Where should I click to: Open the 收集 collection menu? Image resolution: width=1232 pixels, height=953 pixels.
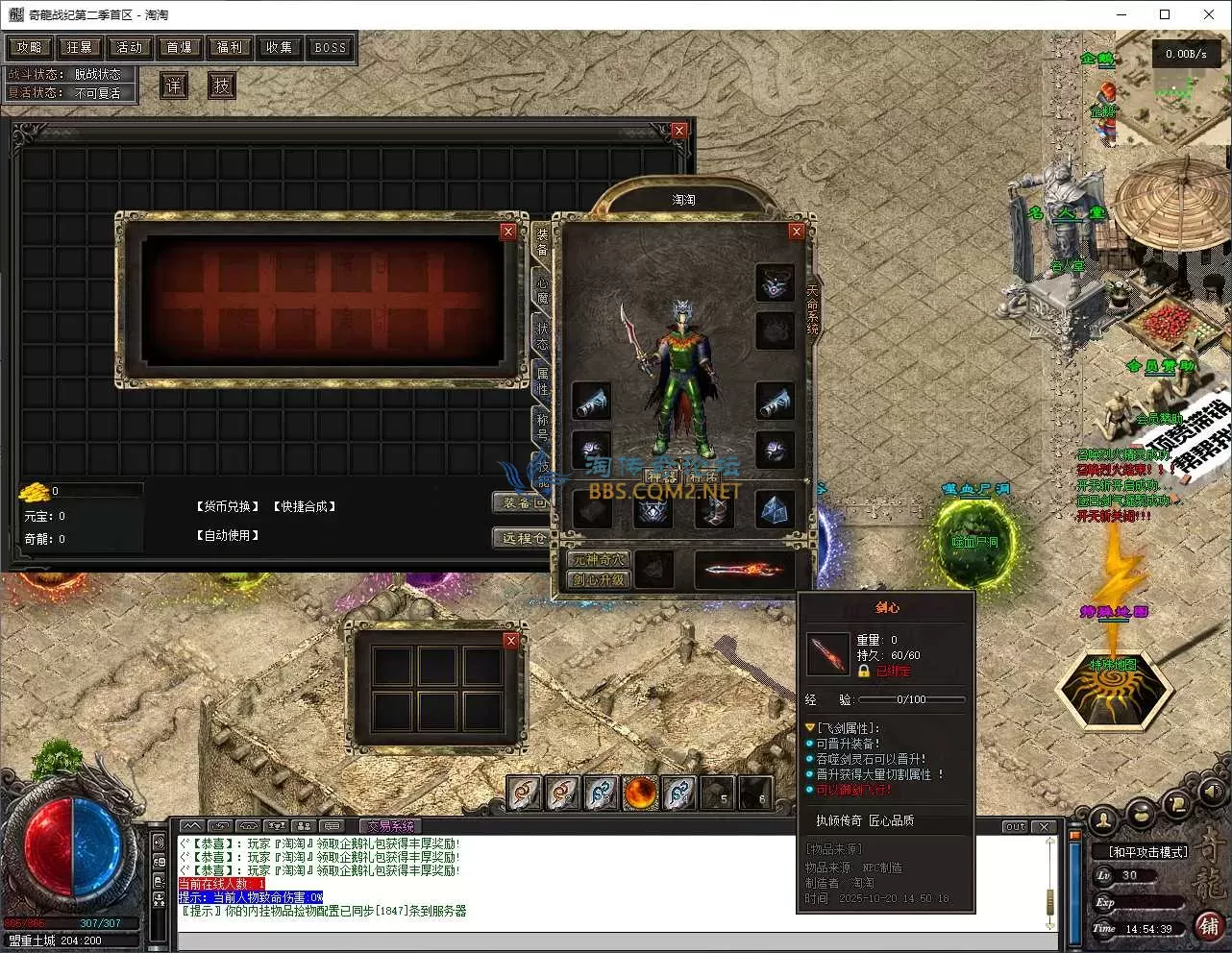tap(280, 47)
